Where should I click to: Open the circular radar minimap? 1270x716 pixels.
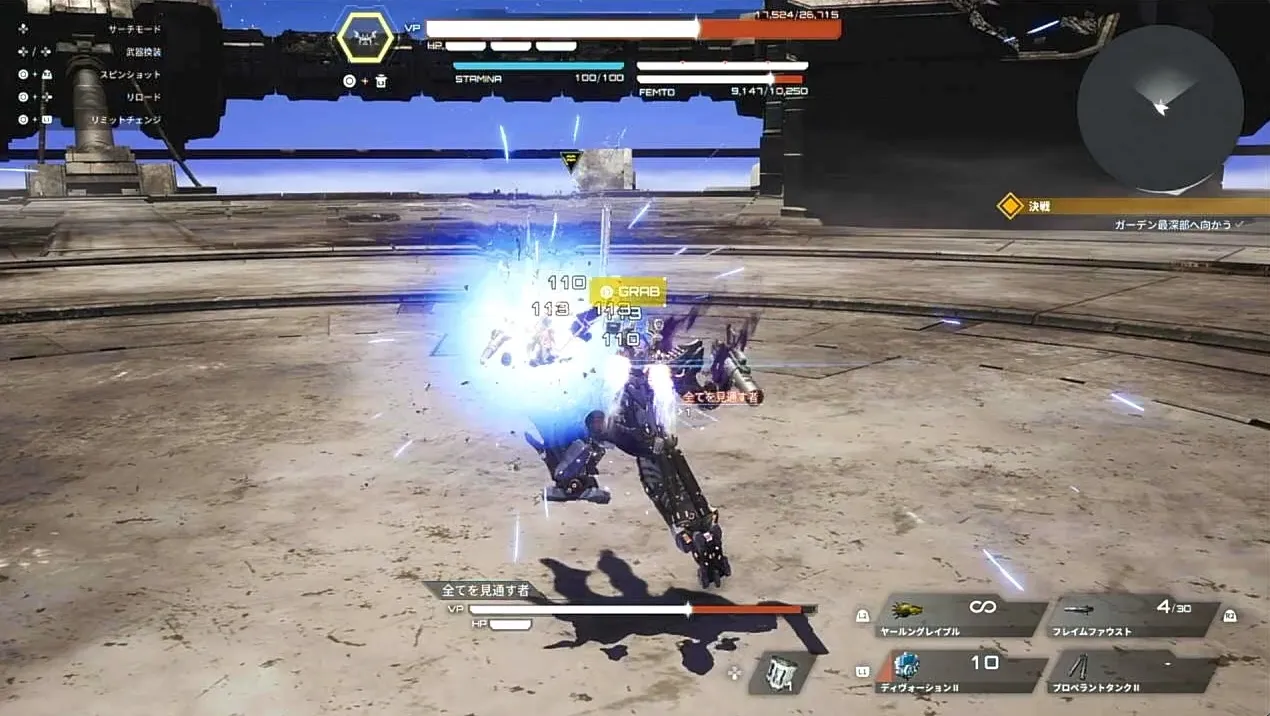pyautogui.click(x=1160, y=108)
